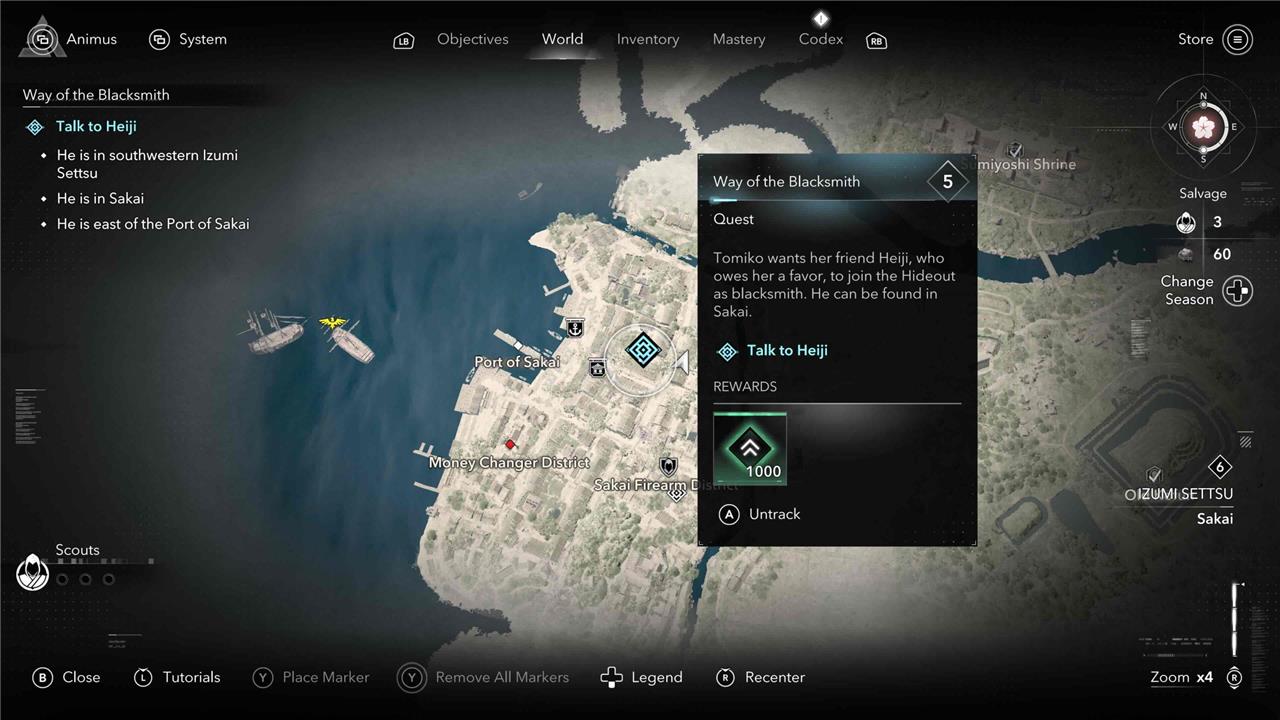This screenshot has height=720, width=1280.
Task: Select the Sakai Firearm District marker
Action: click(x=668, y=466)
